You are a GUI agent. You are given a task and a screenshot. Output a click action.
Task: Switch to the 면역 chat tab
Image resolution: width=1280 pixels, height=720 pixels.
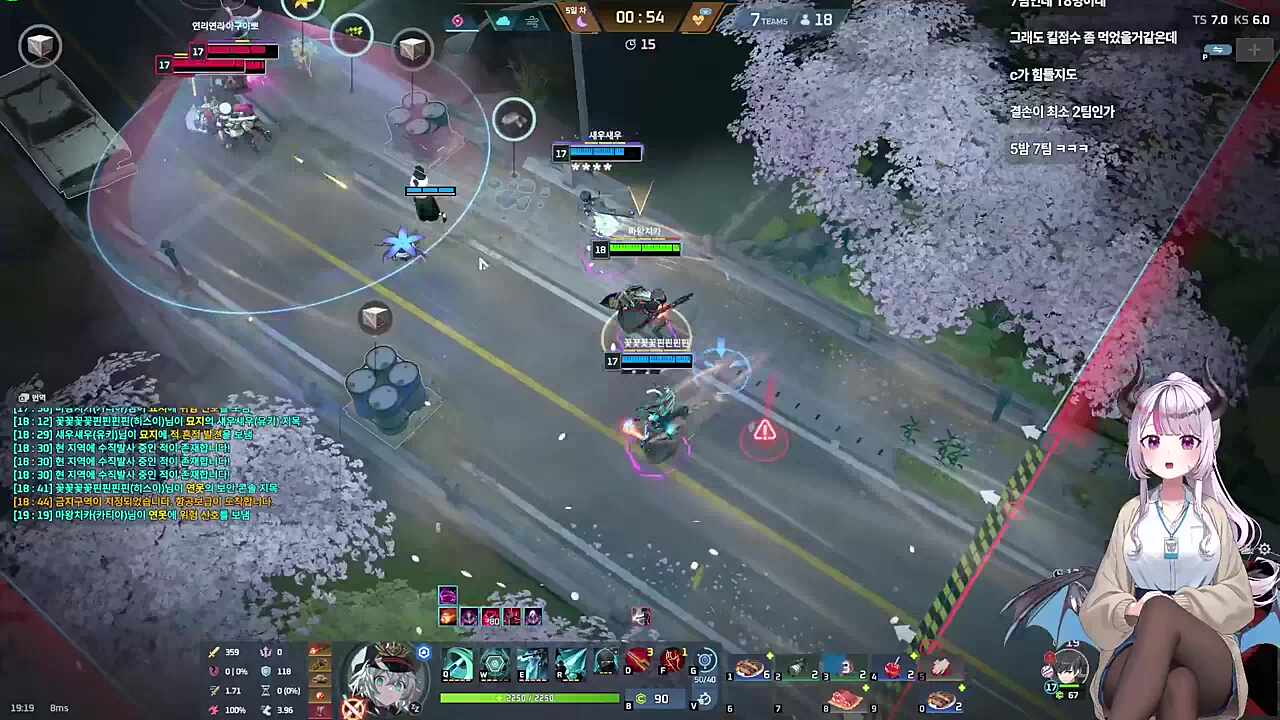[x=30, y=397]
